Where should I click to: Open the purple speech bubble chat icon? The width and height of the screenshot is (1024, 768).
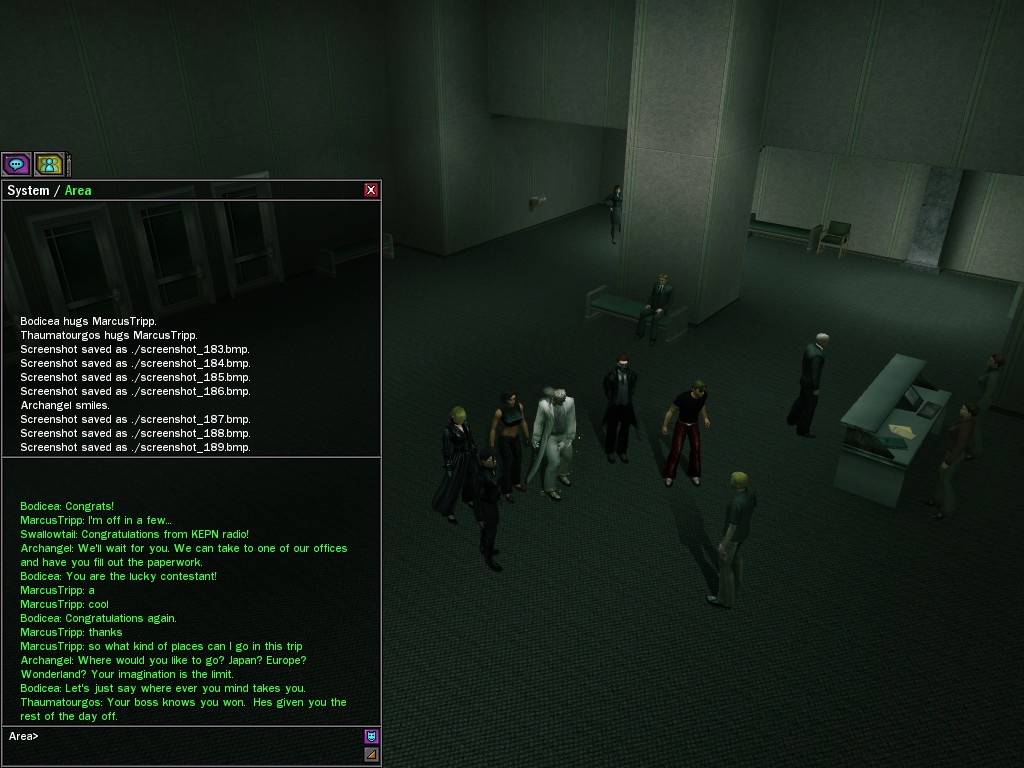click(x=16, y=164)
